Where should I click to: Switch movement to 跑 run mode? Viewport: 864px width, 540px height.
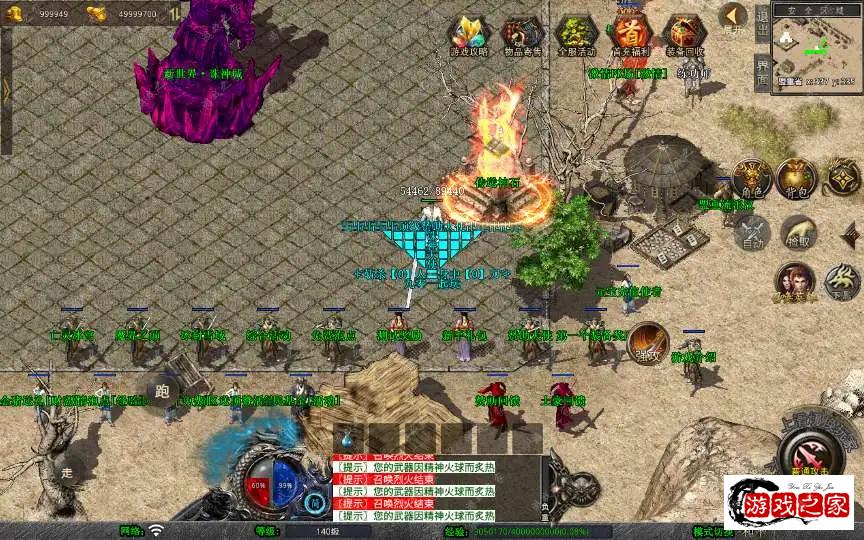[x=162, y=391]
